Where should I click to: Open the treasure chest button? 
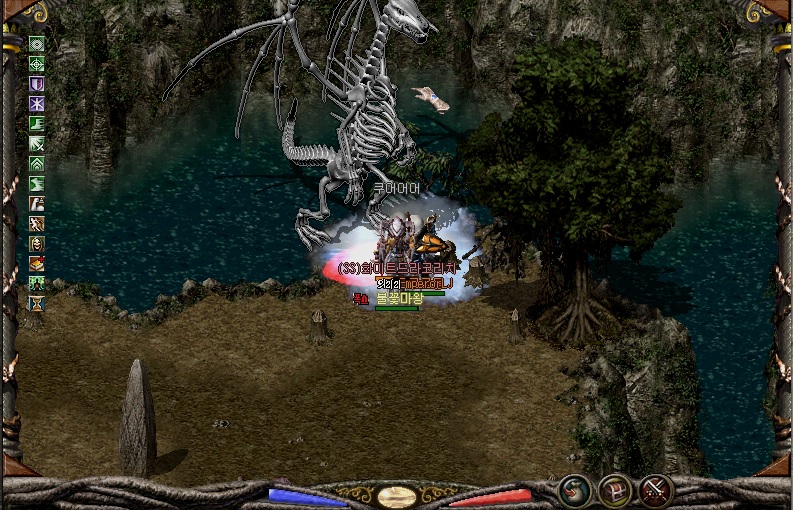pyautogui.click(x=615, y=490)
